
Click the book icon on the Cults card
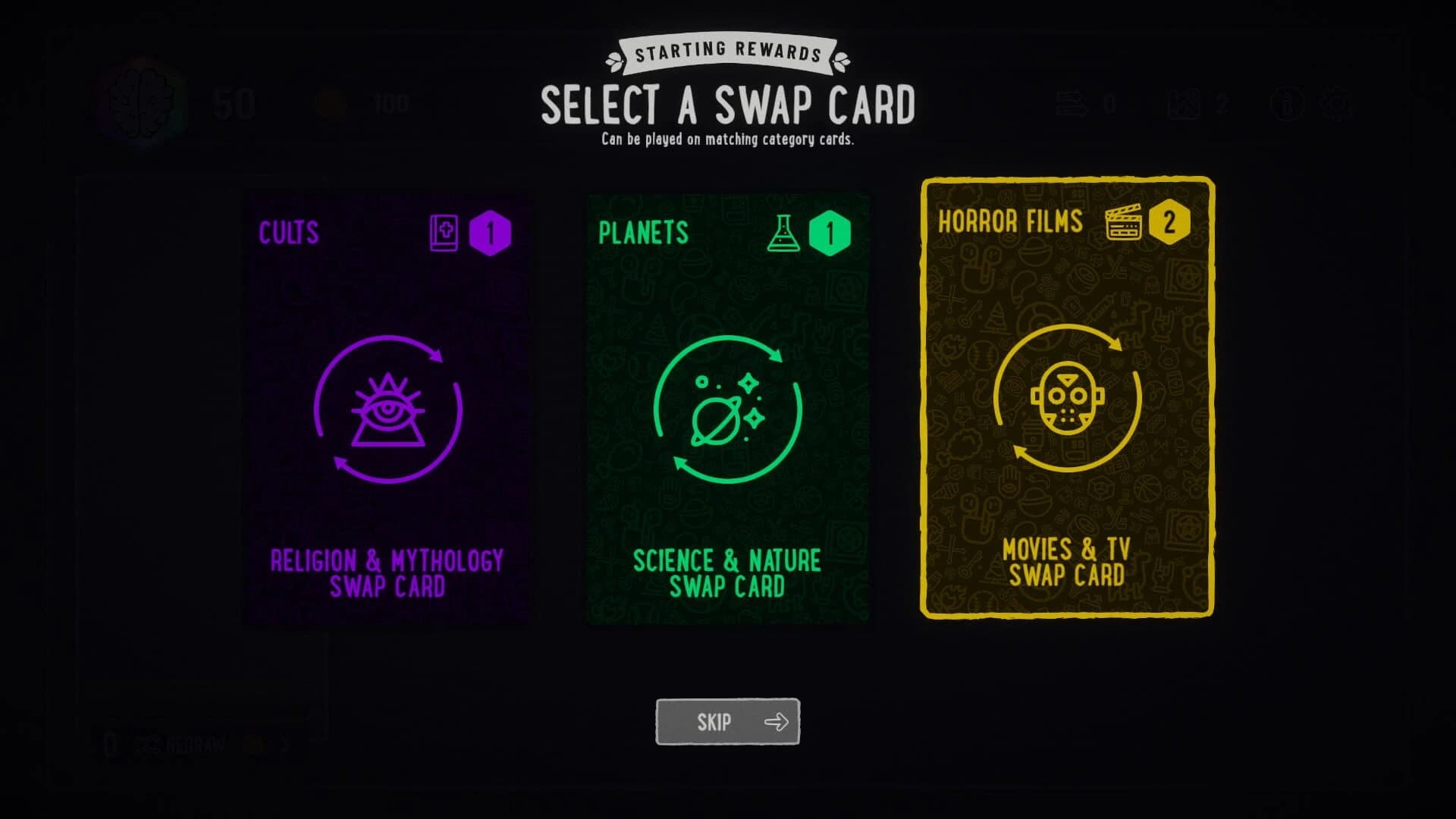(444, 234)
